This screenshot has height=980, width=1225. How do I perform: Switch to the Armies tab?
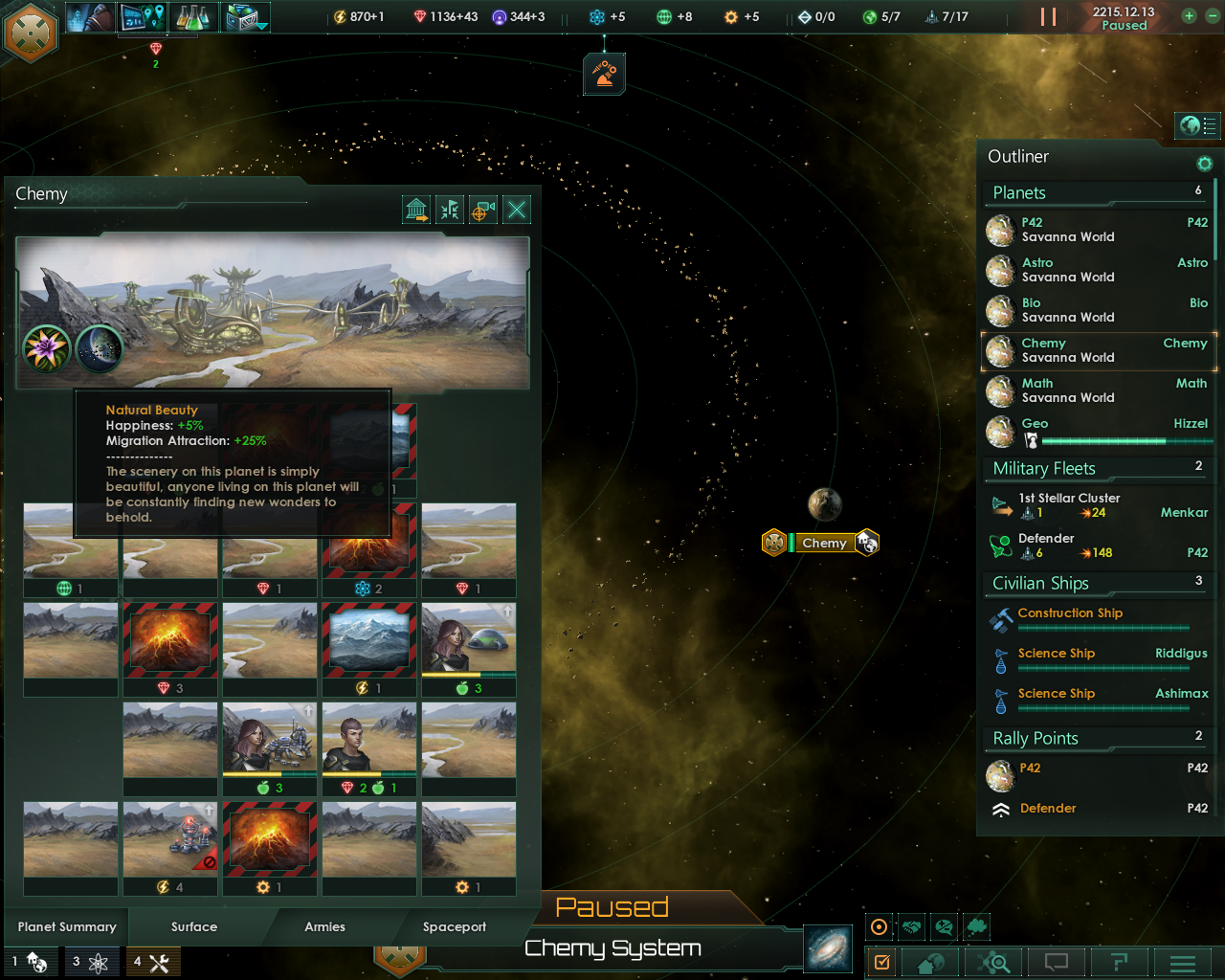(324, 926)
